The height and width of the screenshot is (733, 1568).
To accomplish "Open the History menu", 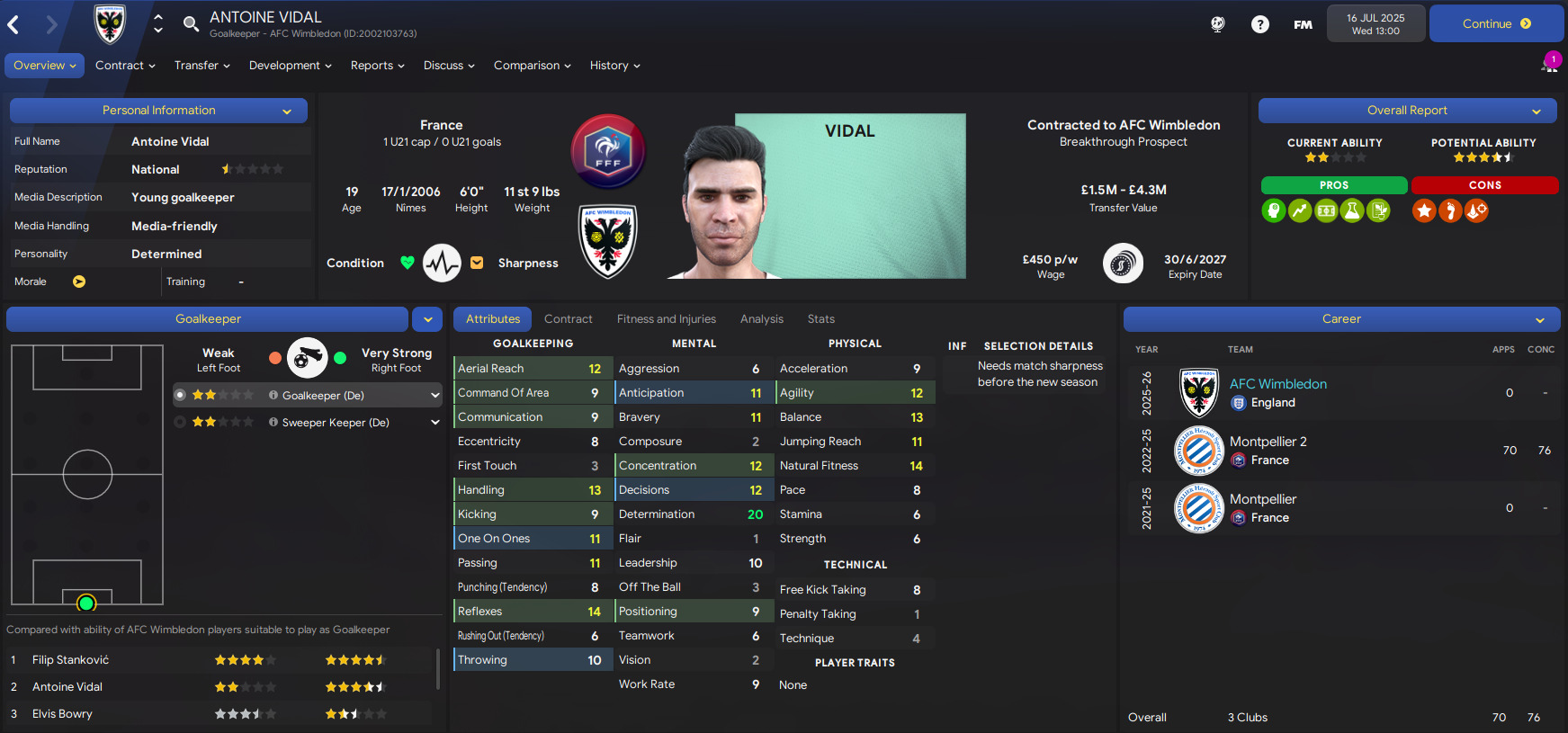I will point(614,66).
